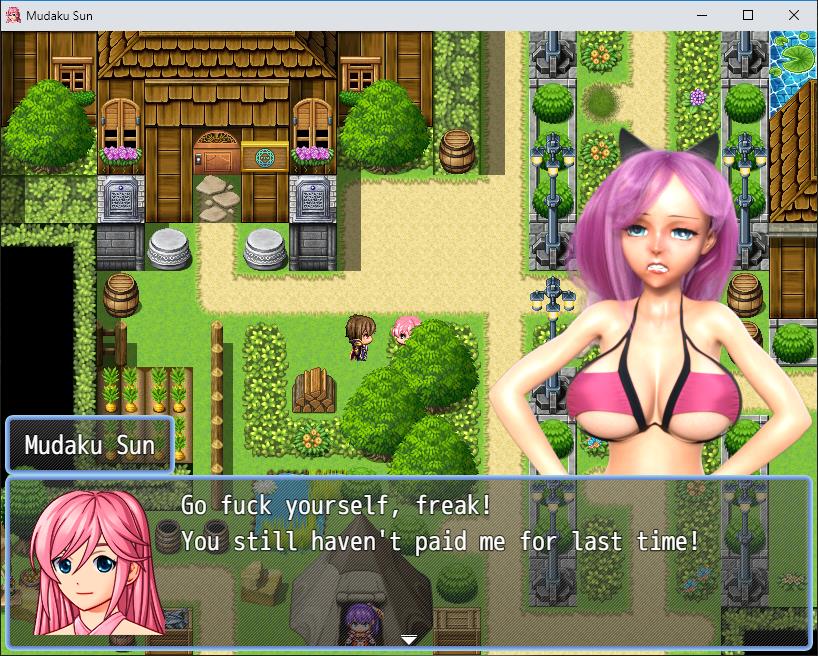
Task: Minimize the game window
Action: pos(701,15)
